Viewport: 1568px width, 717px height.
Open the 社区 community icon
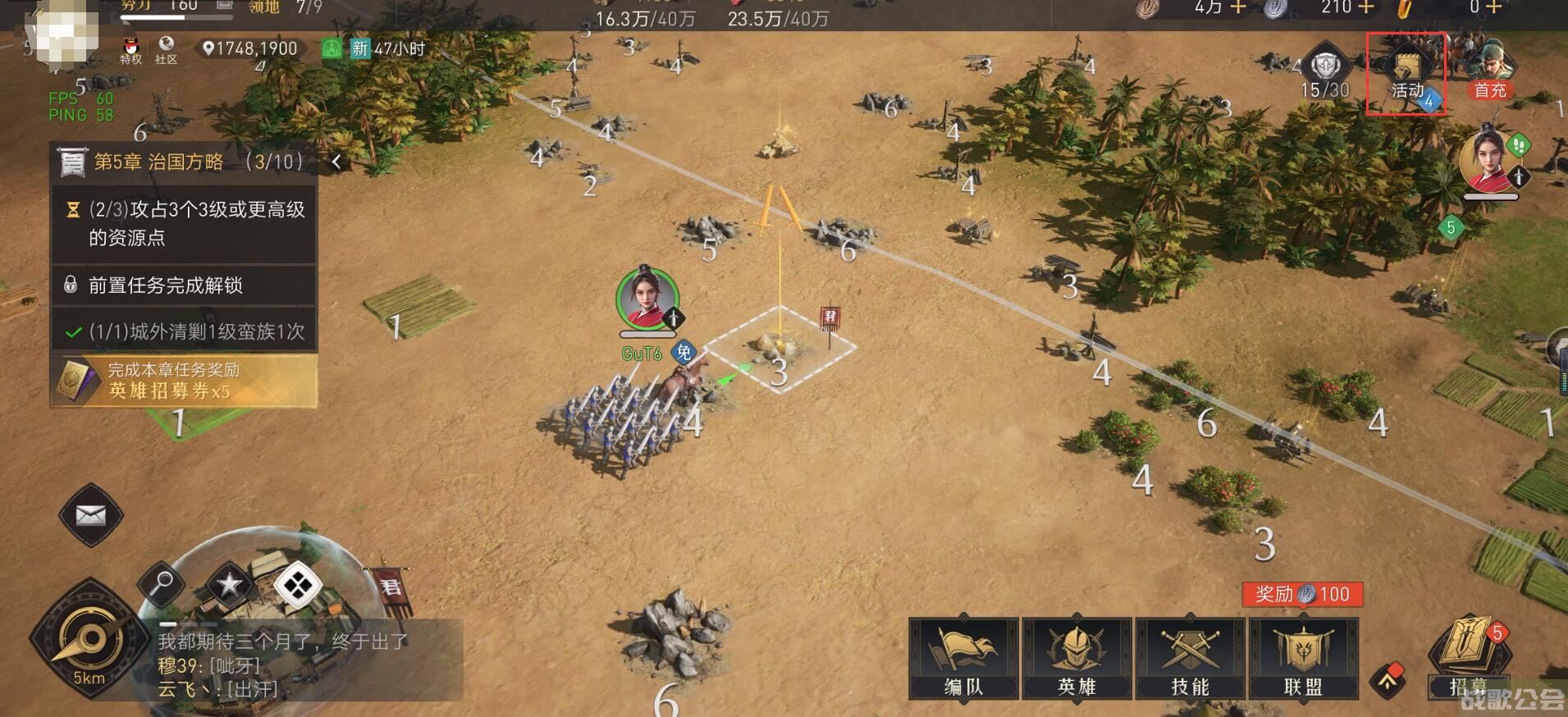click(x=167, y=50)
